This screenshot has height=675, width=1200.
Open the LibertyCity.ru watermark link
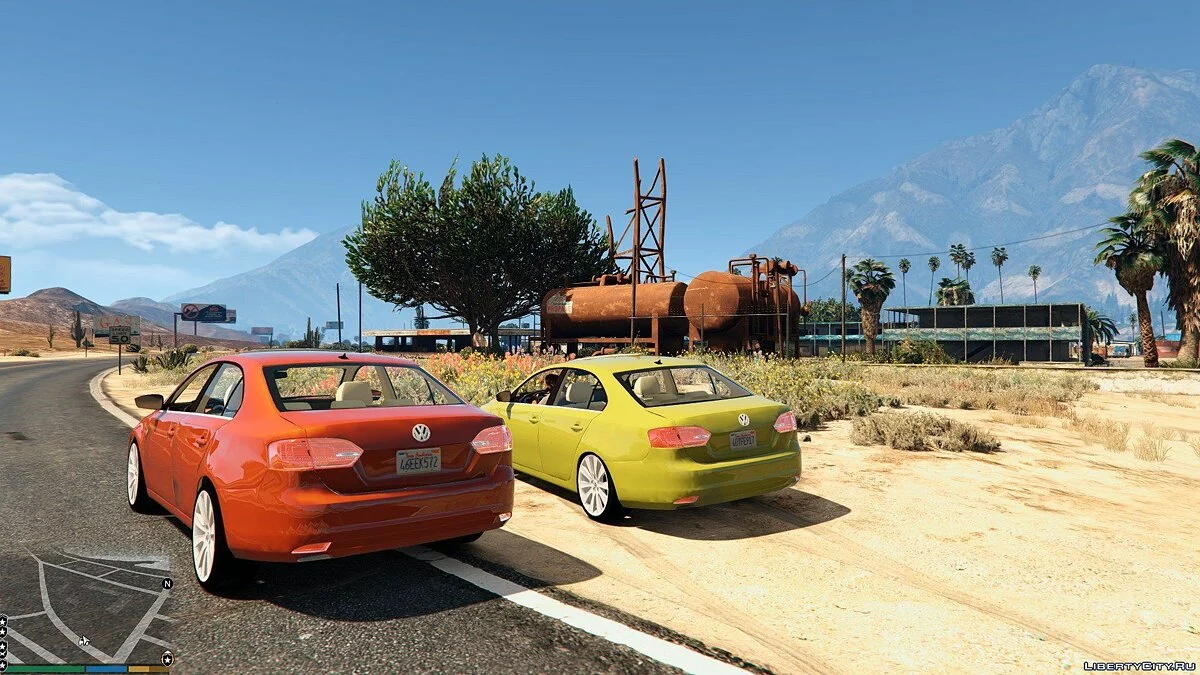coord(1139,665)
